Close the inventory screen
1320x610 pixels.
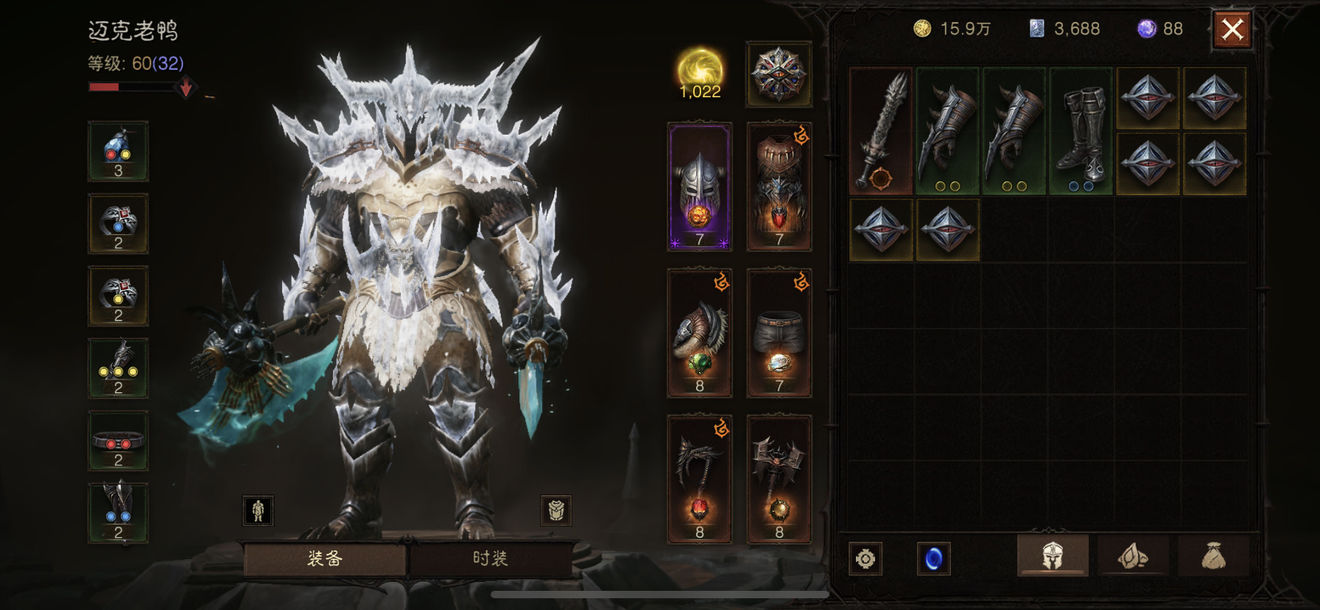[1232, 30]
